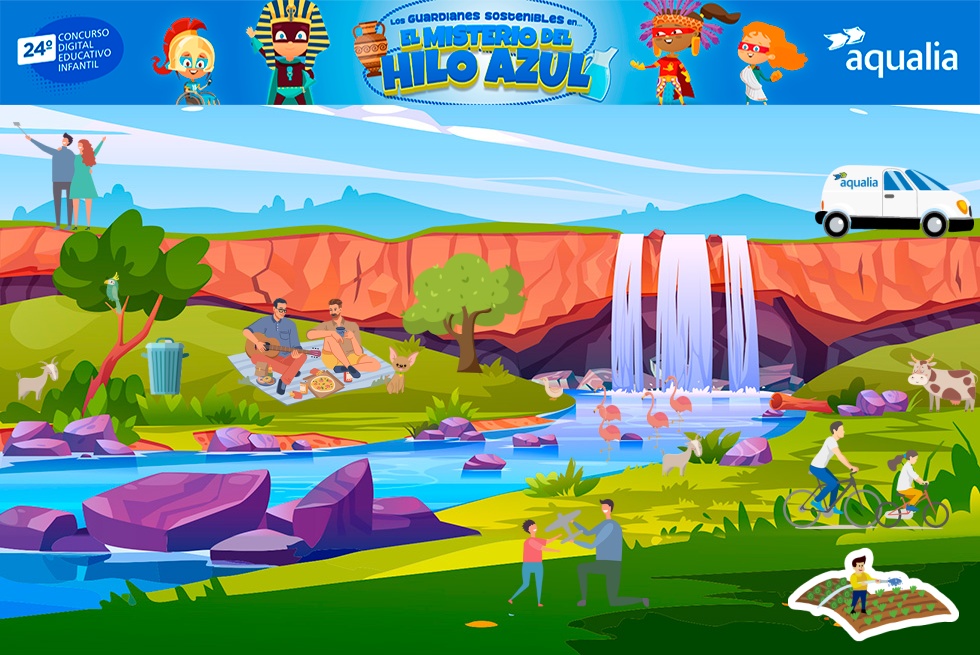This screenshot has width=980, height=655.
Task: Click the 24º Concurso Digital Educativo Infantil badge
Action: click(x=70, y=51)
